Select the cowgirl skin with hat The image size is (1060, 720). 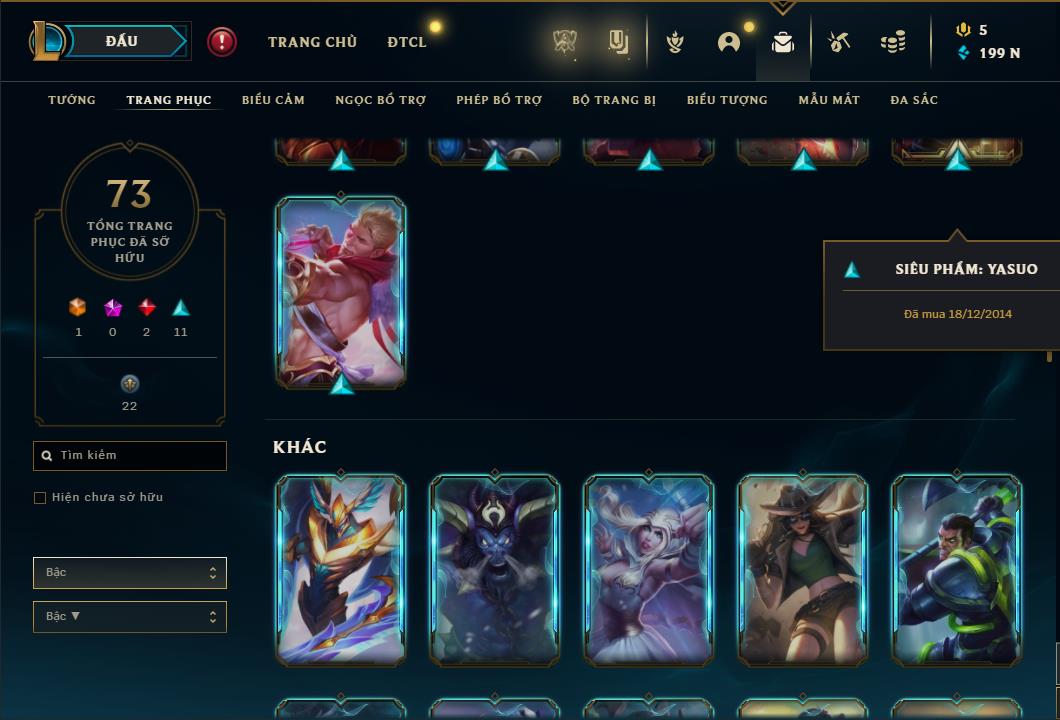[803, 570]
